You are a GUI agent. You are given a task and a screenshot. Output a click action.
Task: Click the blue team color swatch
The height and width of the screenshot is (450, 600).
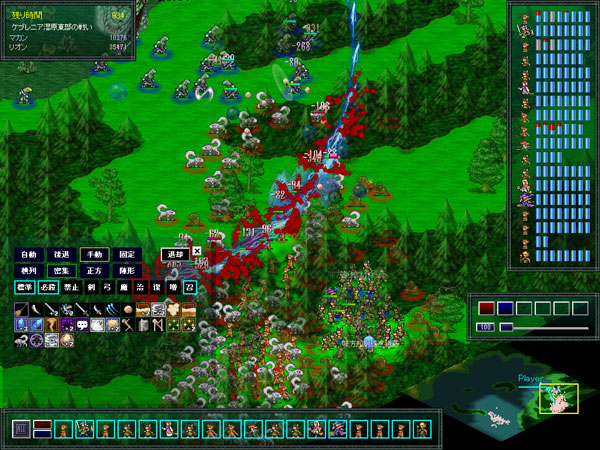[505, 308]
